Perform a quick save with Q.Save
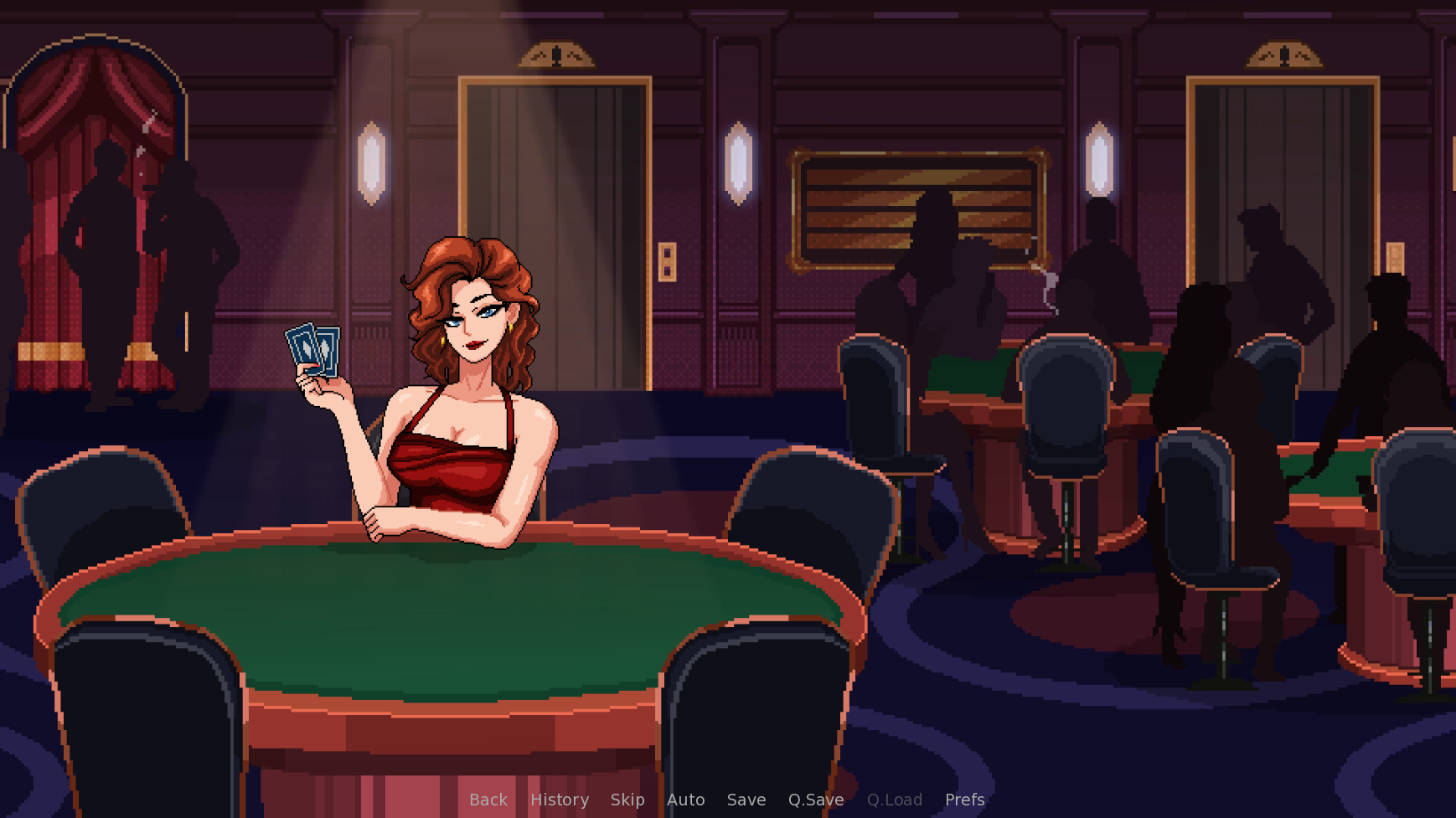This screenshot has width=1456, height=818. click(x=815, y=800)
